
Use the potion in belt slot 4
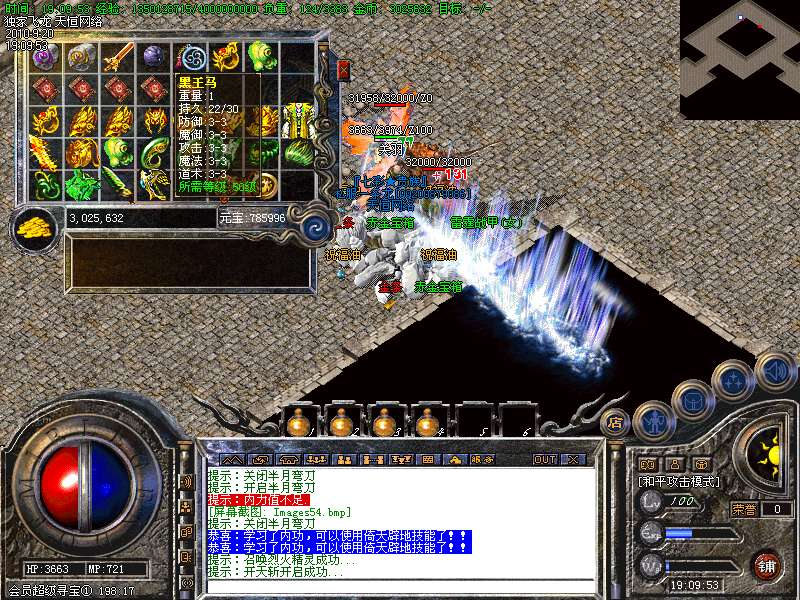click(x=429, y=422)
